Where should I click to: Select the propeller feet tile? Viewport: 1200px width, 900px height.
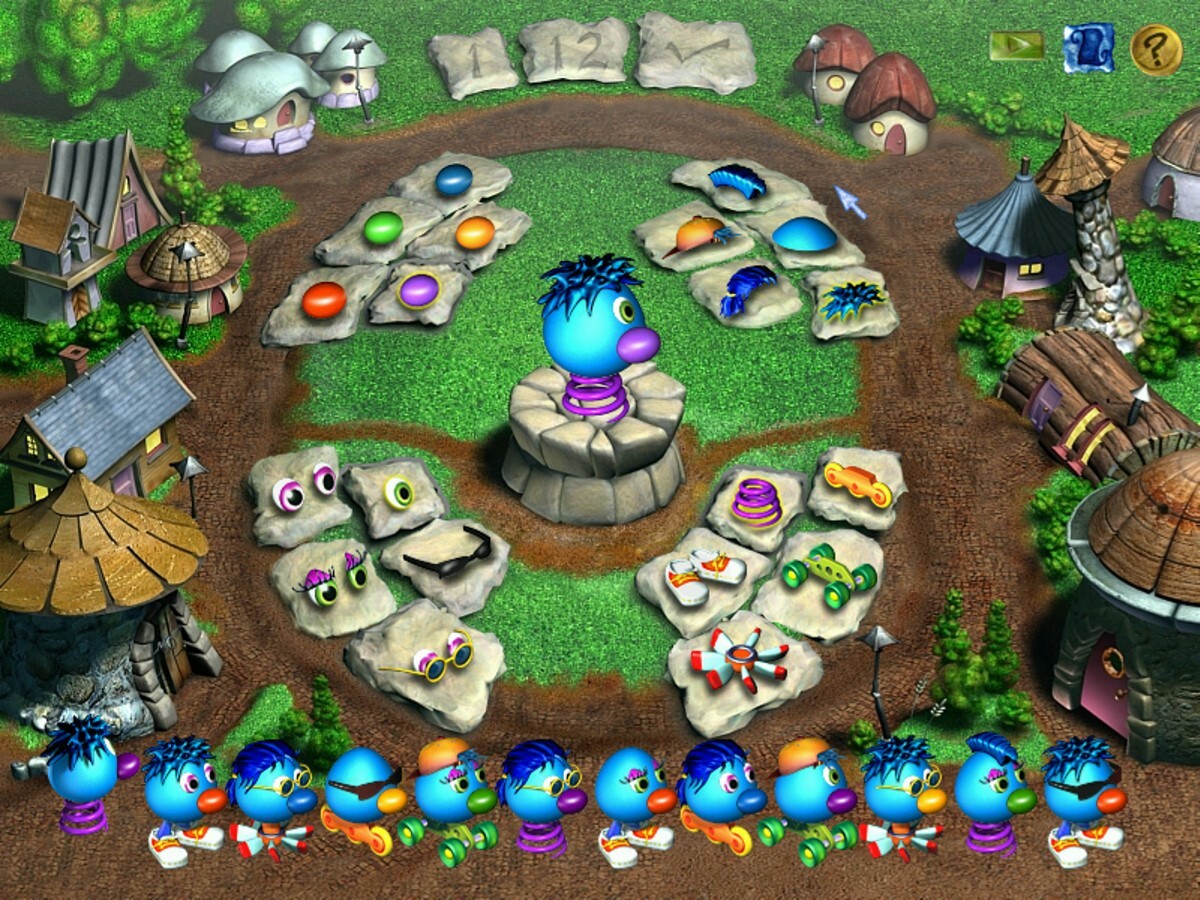tap(740, 660)
